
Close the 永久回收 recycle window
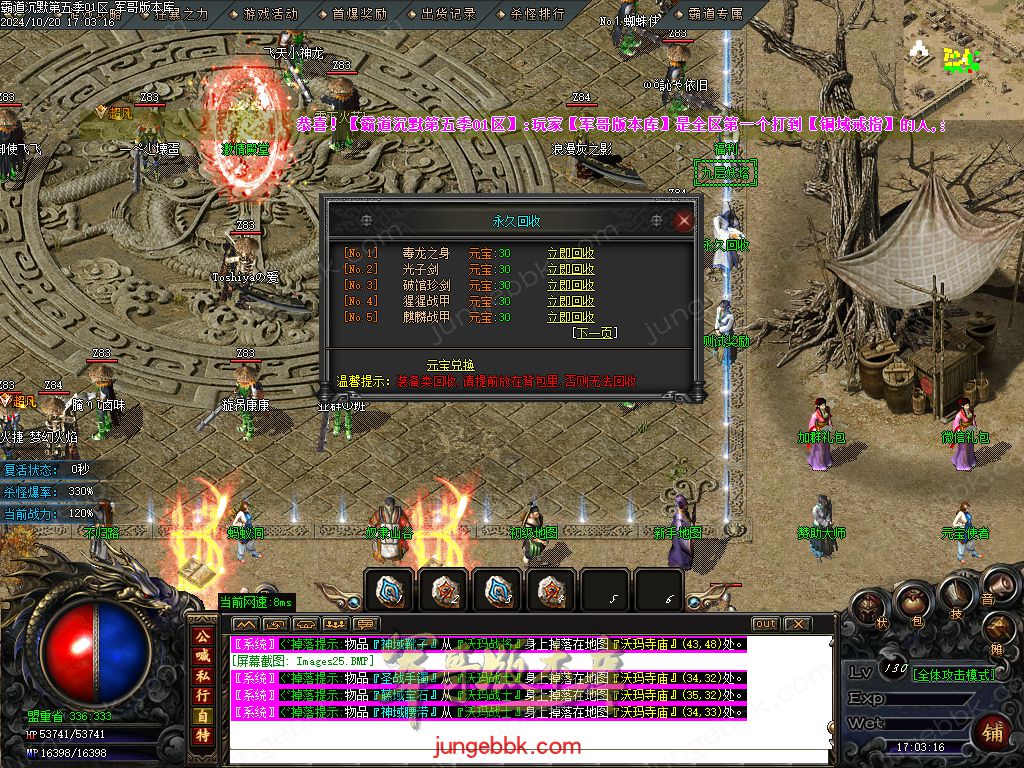pos(684,221)
